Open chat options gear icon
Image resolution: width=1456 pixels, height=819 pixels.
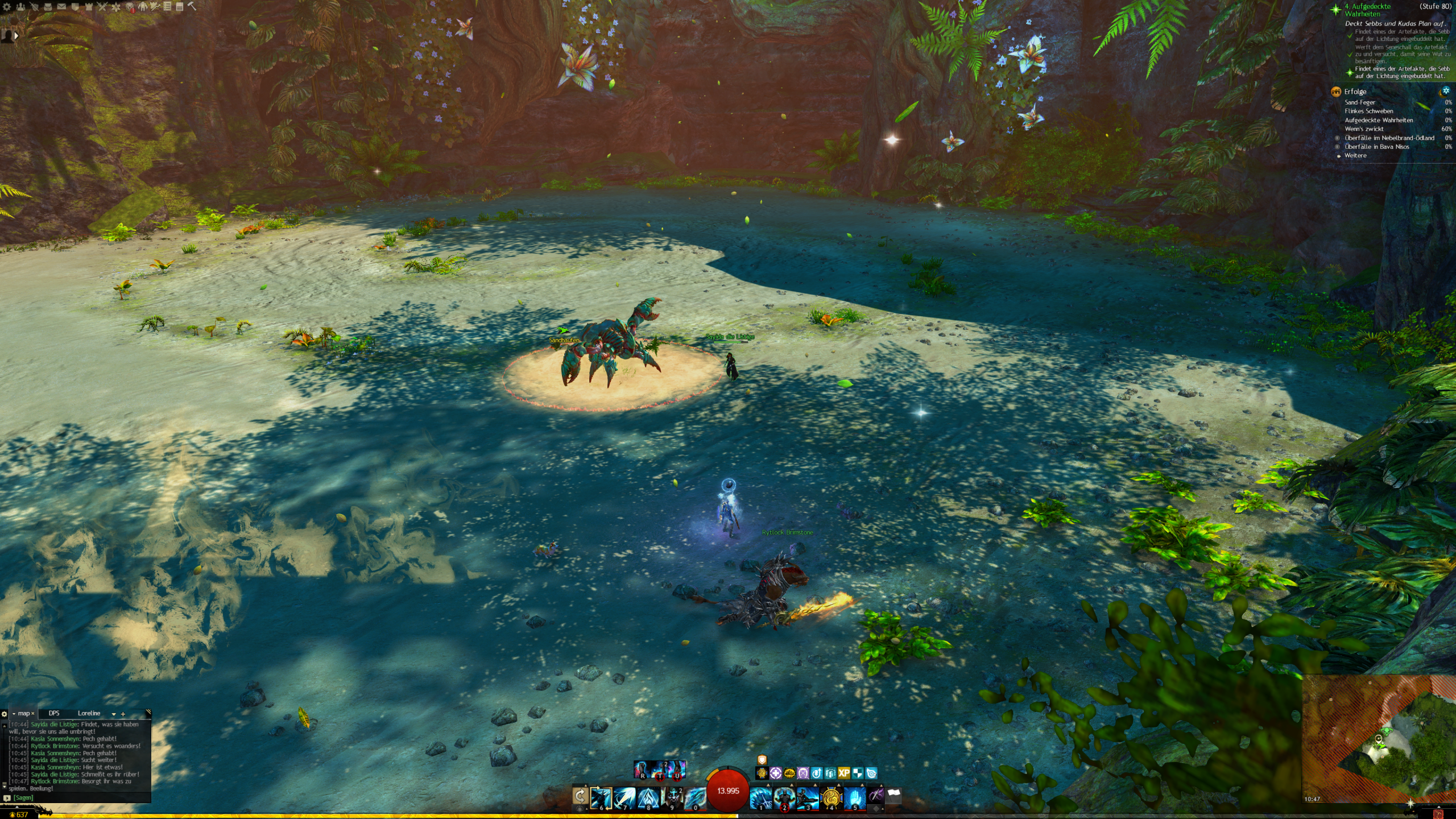click(5, 714)
